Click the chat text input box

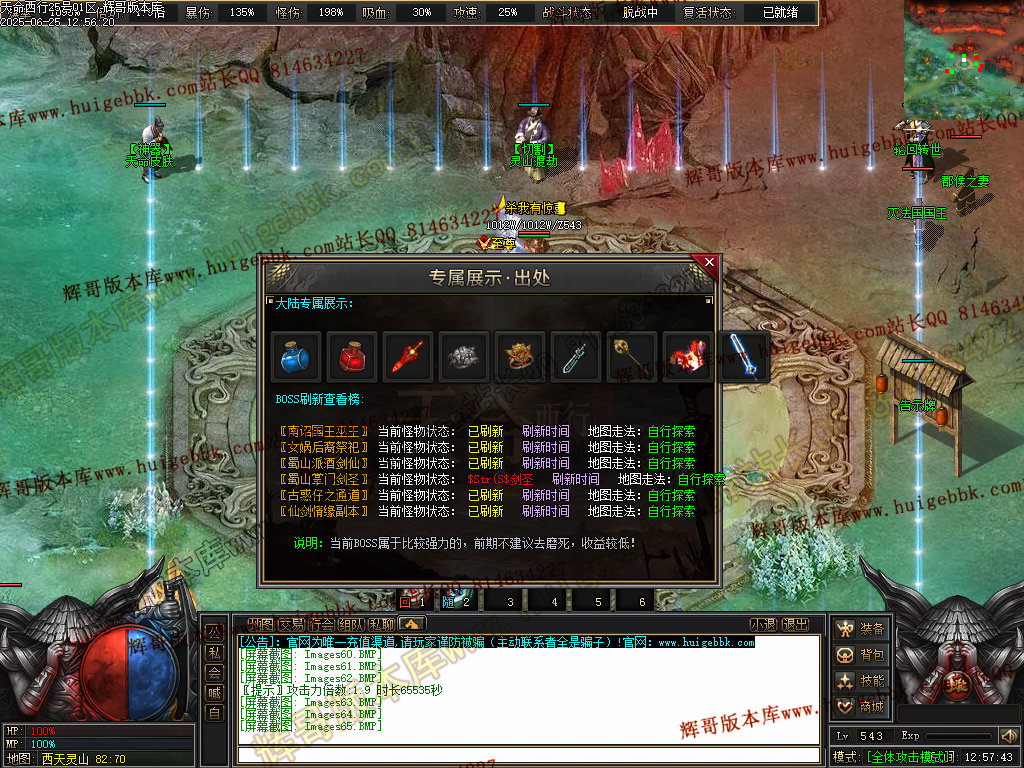tap(528, 755)
